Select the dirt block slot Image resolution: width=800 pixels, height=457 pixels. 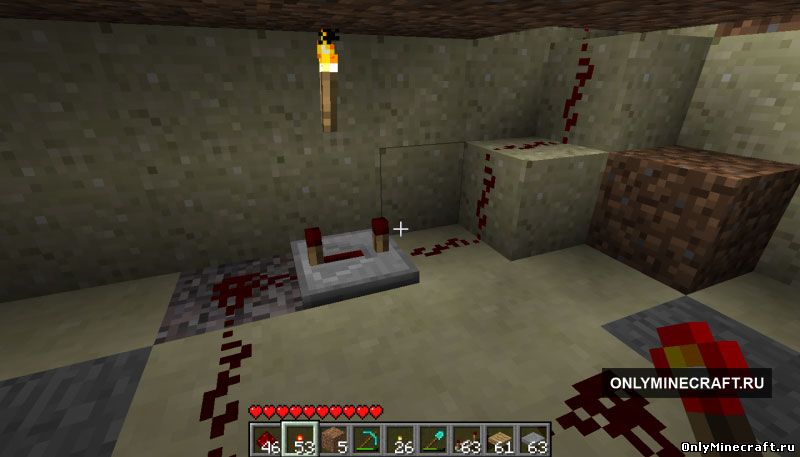(x=333, y=439)
